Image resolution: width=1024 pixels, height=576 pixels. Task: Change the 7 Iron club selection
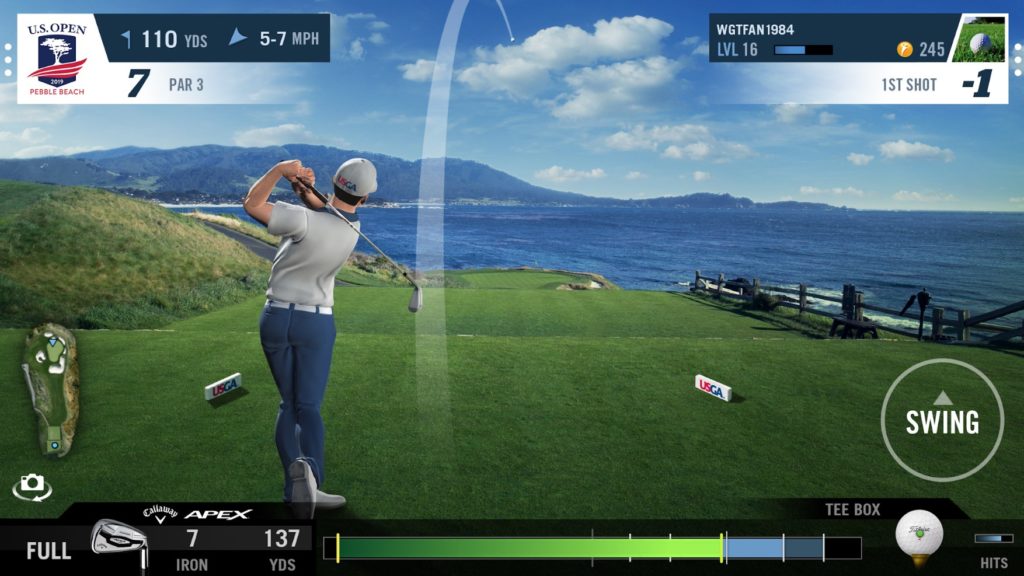click(x=190, y=549)
